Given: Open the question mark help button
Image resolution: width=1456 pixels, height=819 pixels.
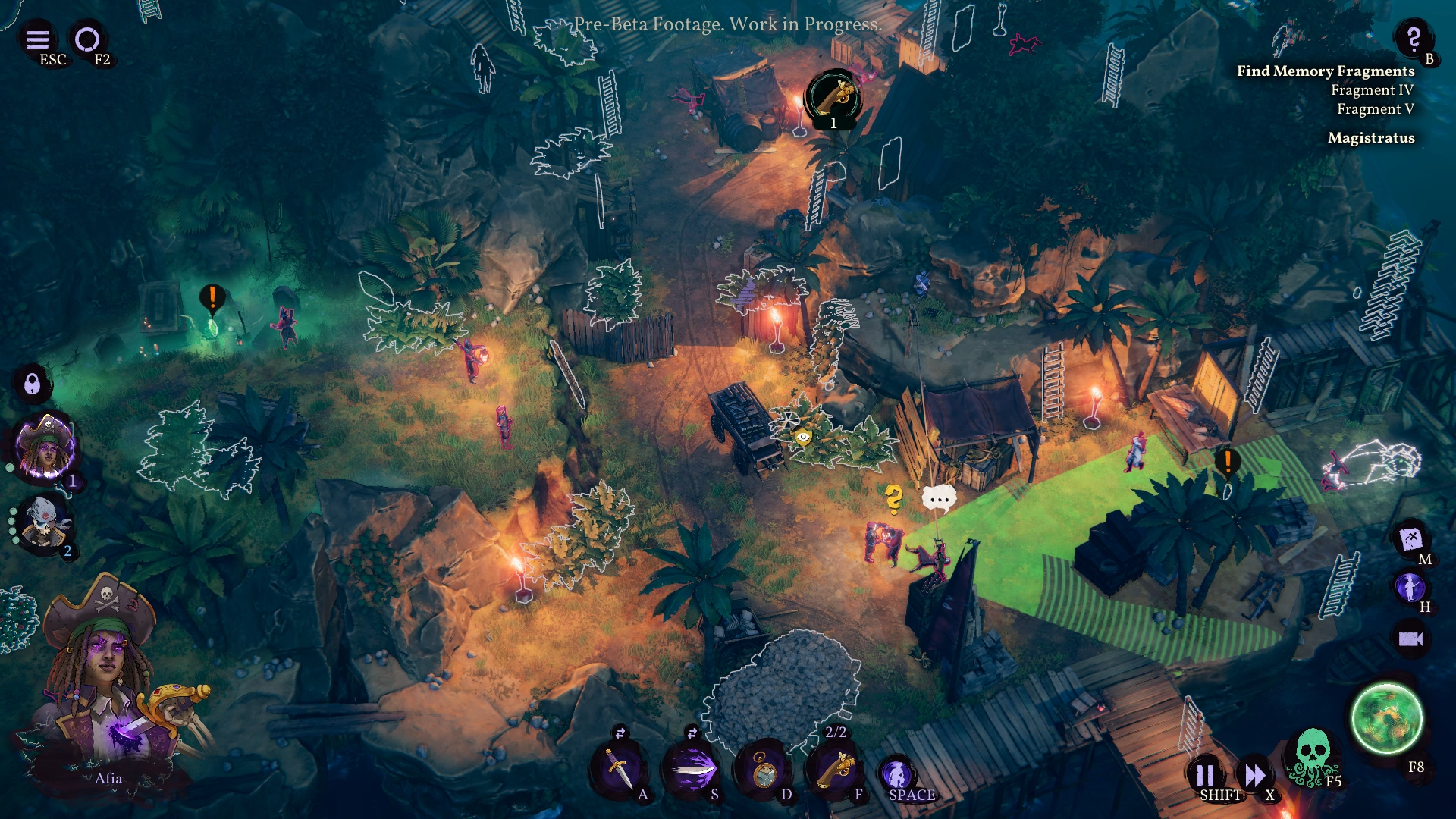Looking at the screenshot, I should coord(1413,37).
